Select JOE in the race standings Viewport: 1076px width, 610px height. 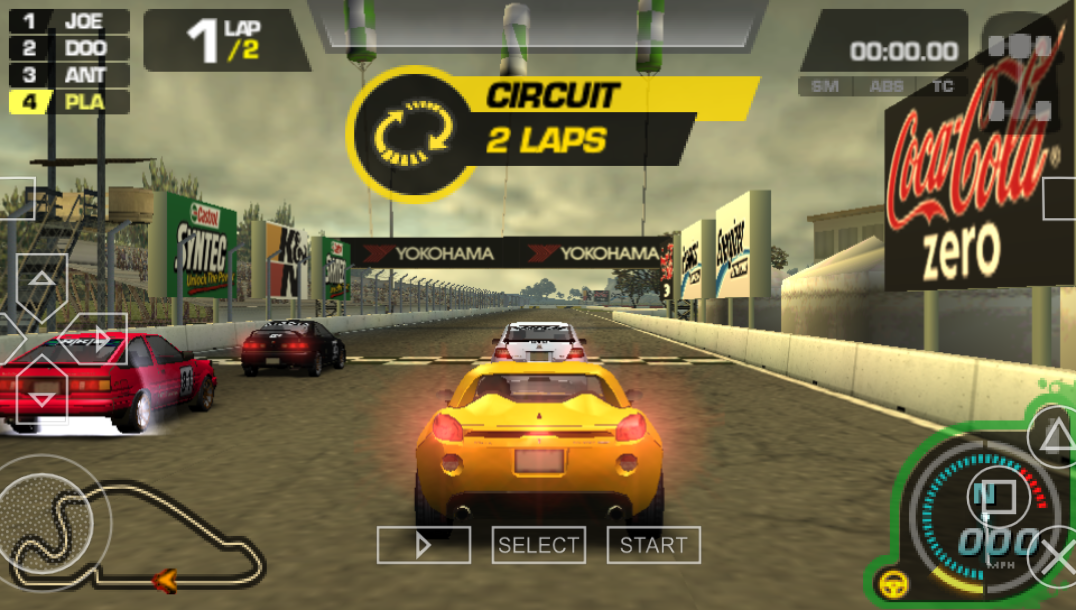tap(70, 21)
